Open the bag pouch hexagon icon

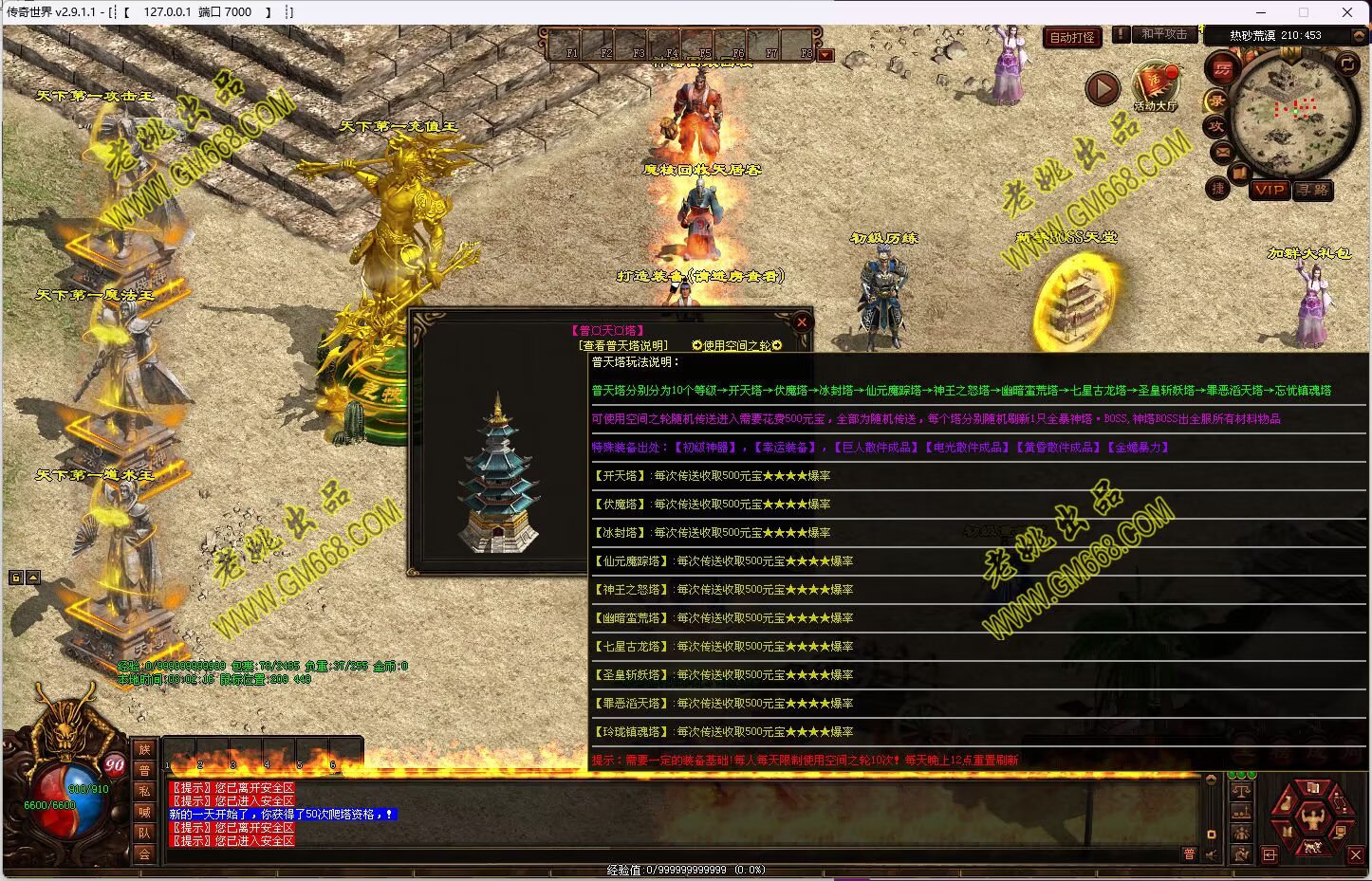pos(1286,804)
